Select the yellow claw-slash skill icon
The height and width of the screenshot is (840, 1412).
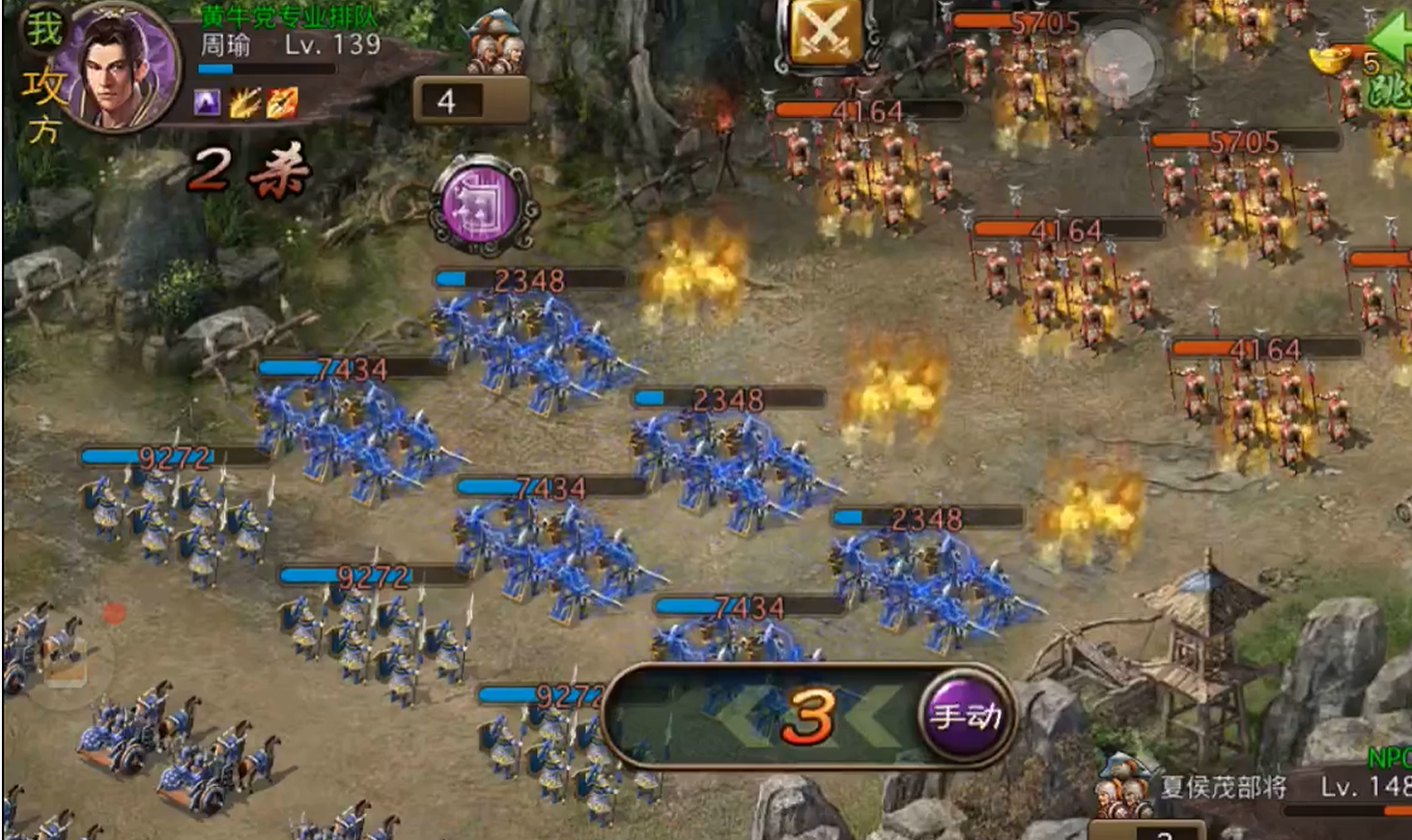tap(244, 101)
